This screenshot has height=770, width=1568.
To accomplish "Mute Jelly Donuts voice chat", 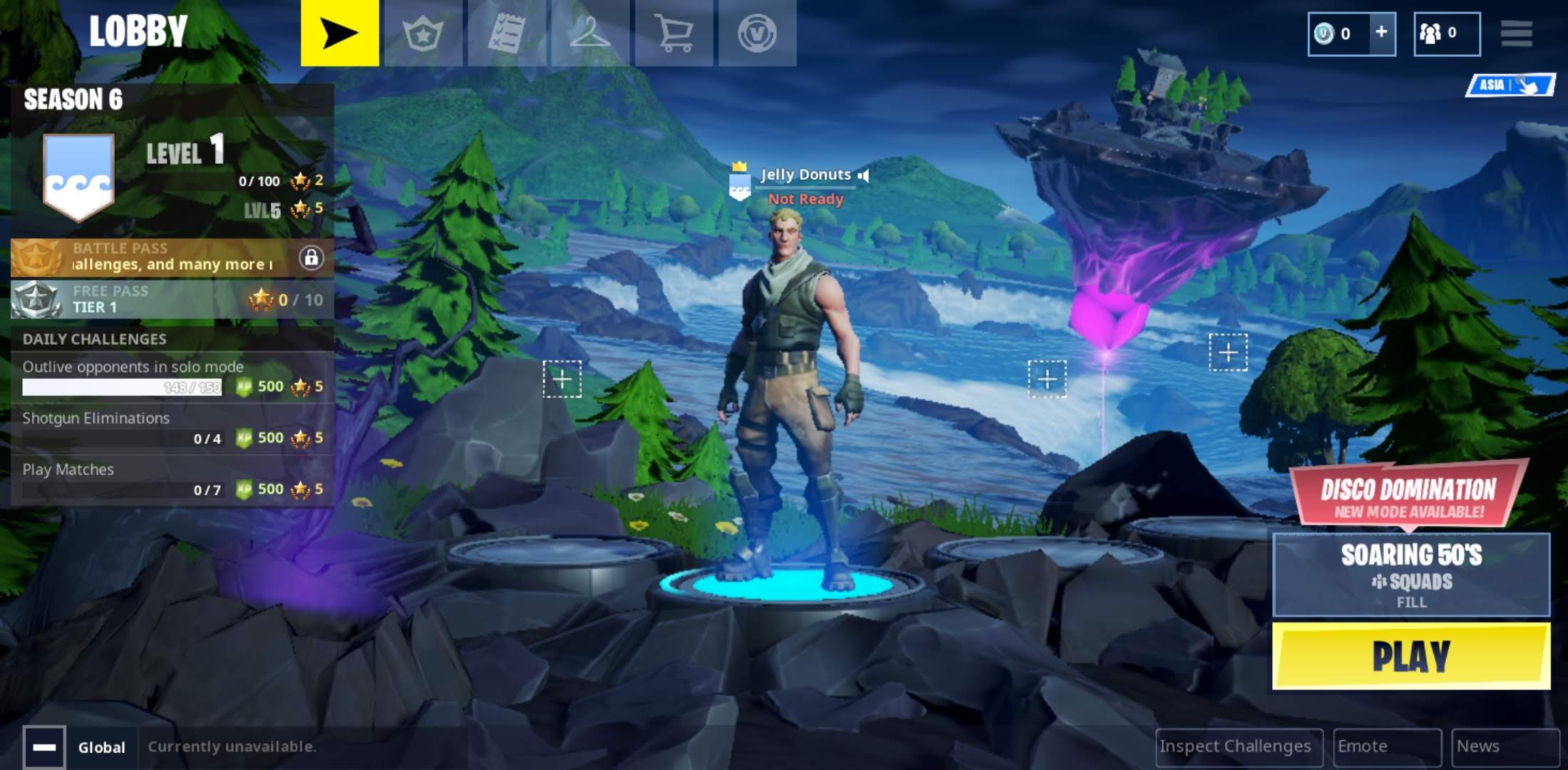I will pos(865,175).
